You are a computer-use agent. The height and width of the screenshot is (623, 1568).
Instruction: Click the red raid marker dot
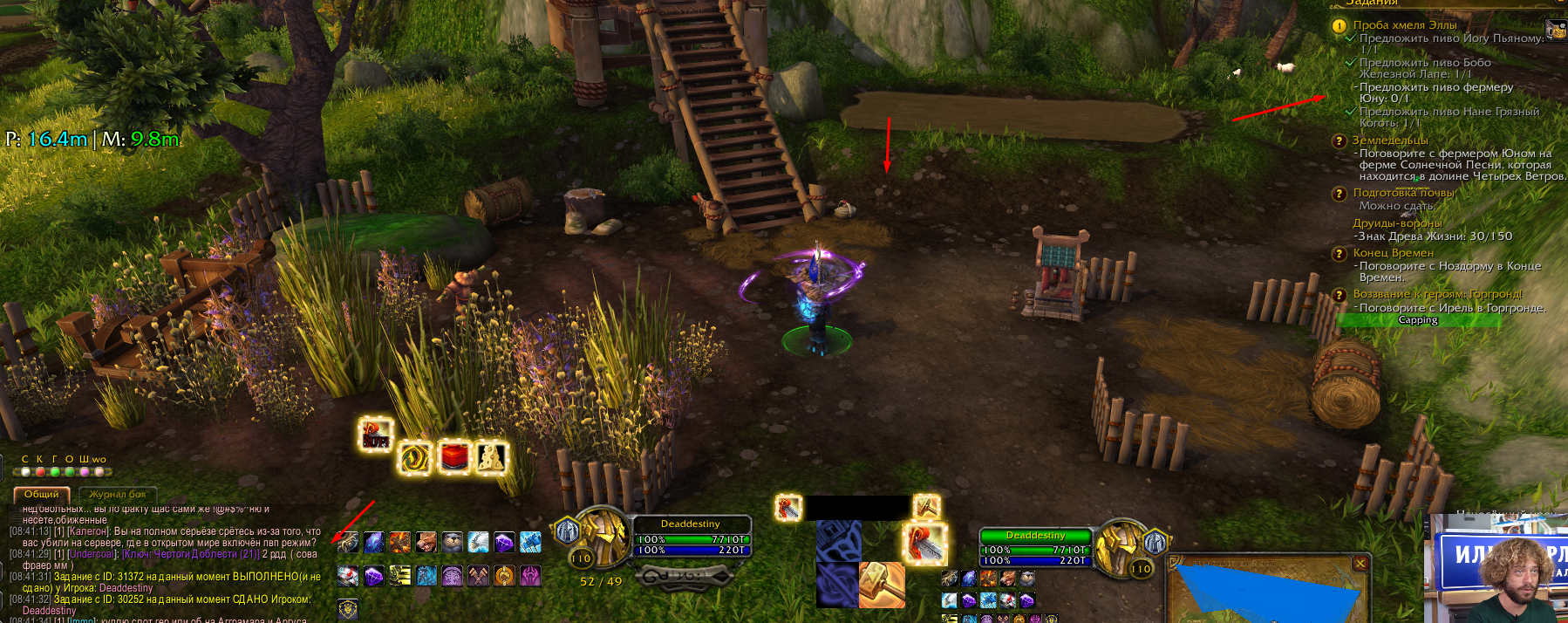point(40,472)
